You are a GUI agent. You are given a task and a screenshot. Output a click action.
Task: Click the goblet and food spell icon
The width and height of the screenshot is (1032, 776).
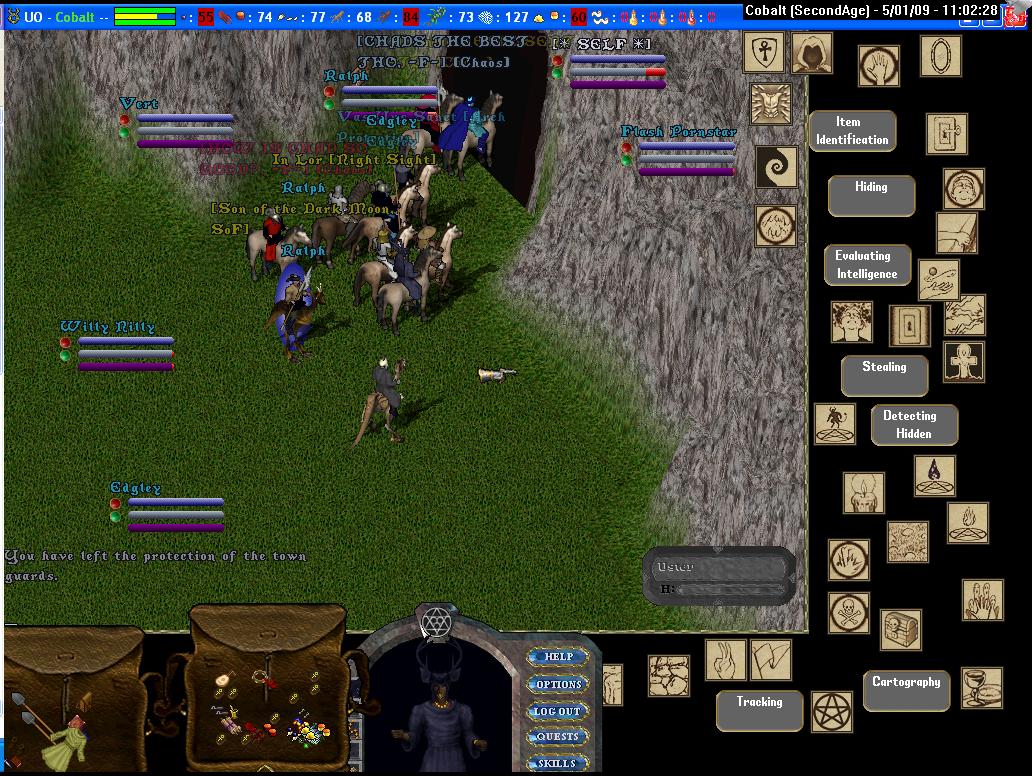(x=981, y=687)
